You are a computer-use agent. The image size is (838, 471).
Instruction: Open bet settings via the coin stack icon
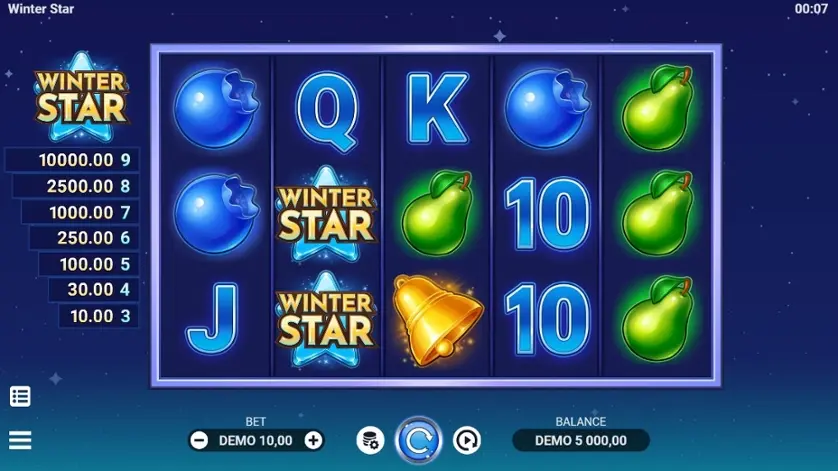(x=370, y=440)
